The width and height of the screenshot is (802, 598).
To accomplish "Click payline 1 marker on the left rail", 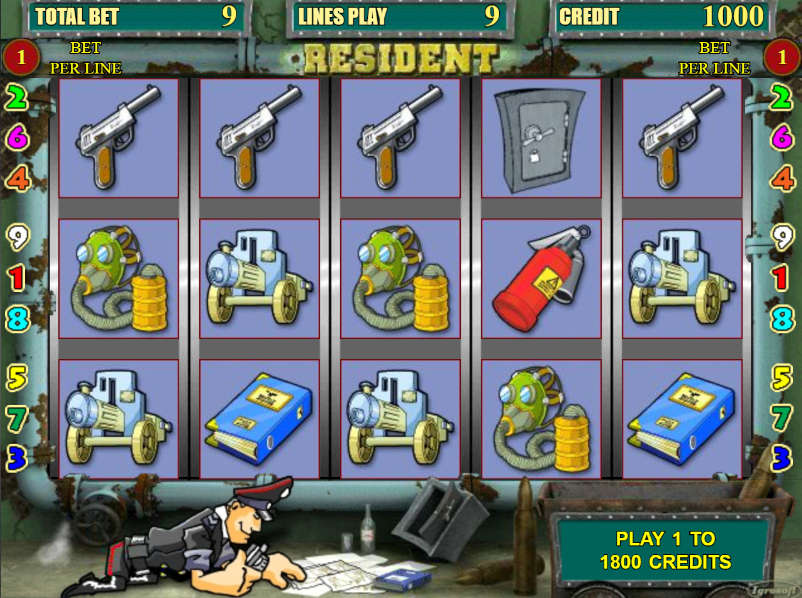I will (x=17, y=277).
